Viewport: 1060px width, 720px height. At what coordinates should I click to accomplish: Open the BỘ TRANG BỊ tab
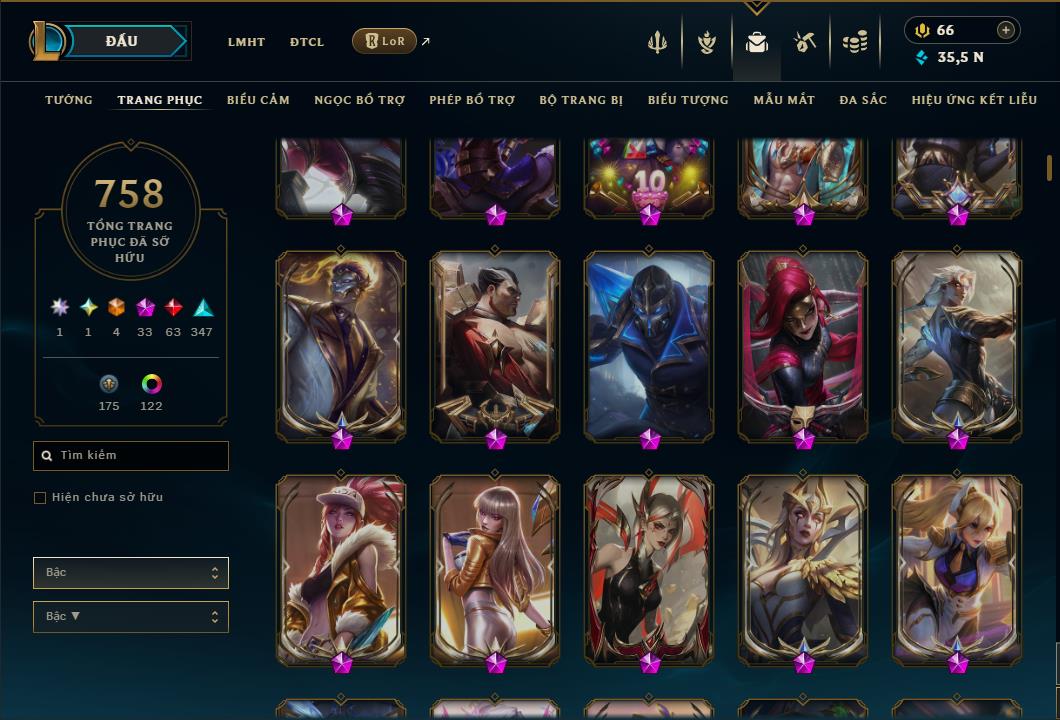581,100
